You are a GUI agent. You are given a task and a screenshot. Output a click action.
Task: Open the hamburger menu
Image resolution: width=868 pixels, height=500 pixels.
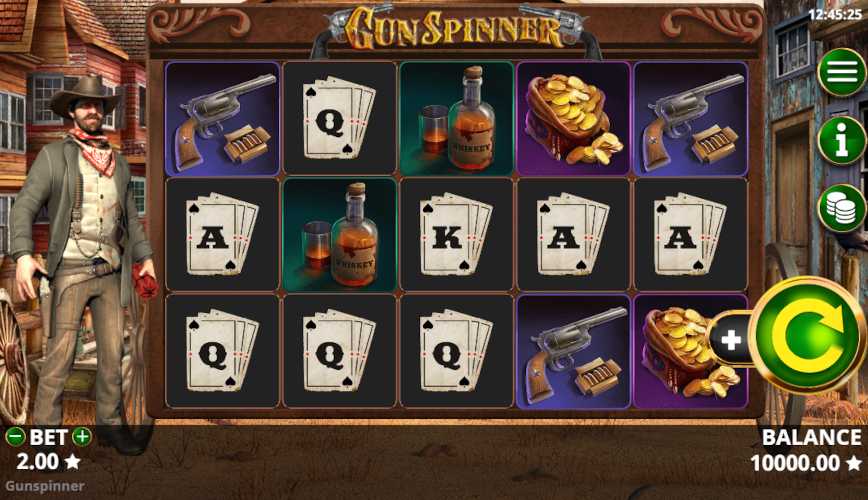tap(842, 73)
